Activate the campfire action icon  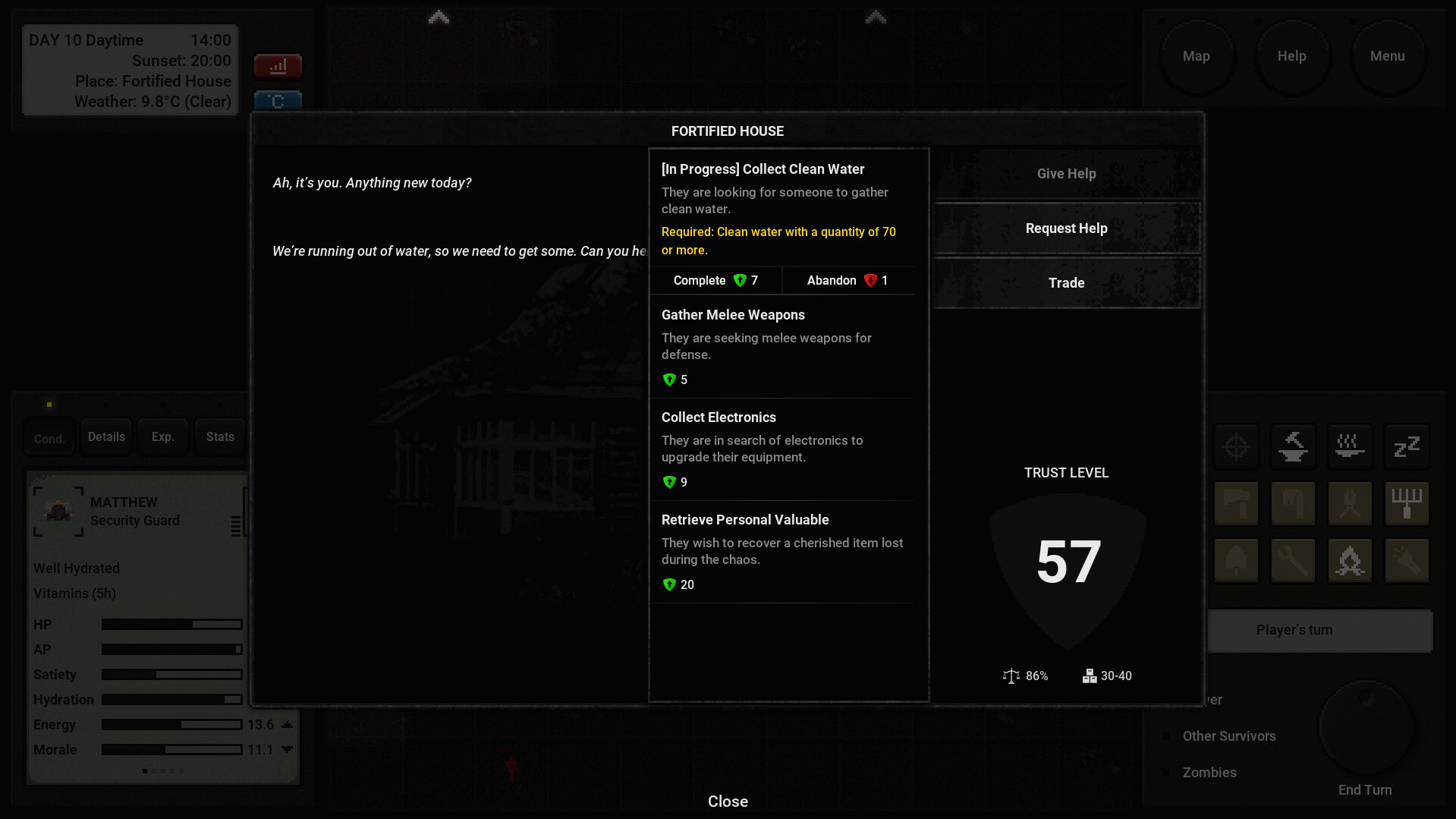(x=1350, y=561)
